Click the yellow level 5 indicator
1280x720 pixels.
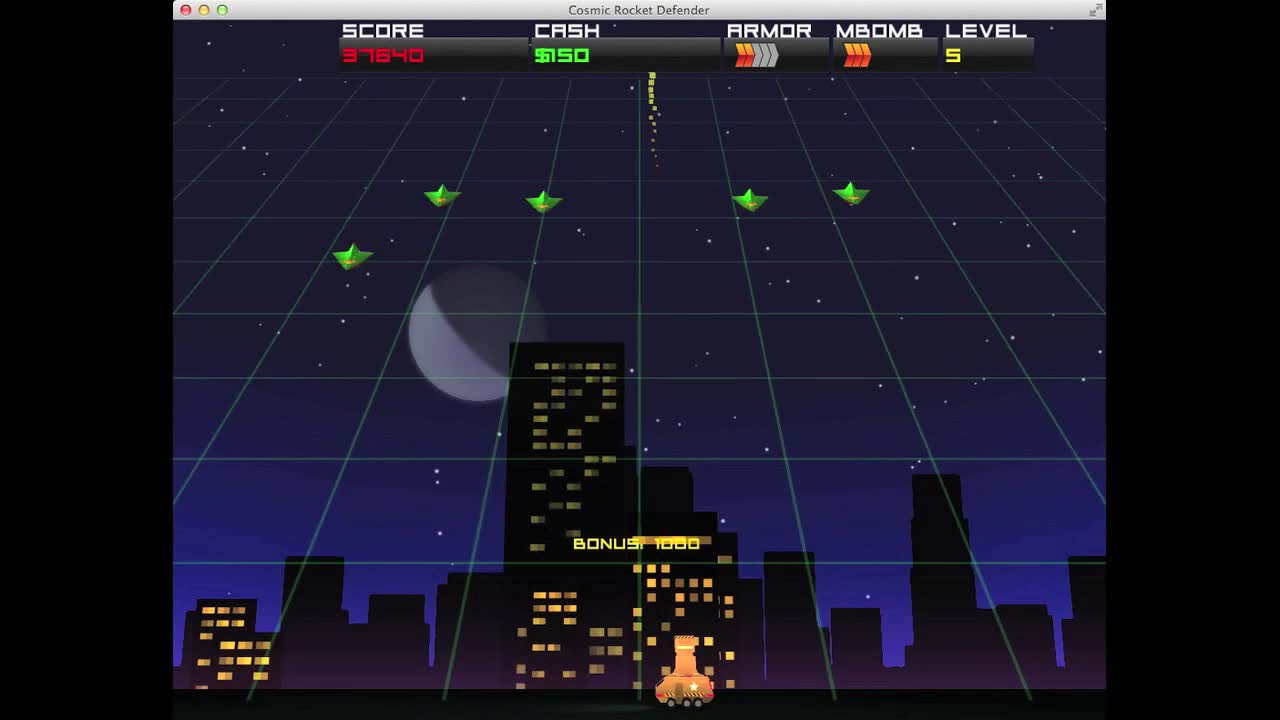click(953, 56)
